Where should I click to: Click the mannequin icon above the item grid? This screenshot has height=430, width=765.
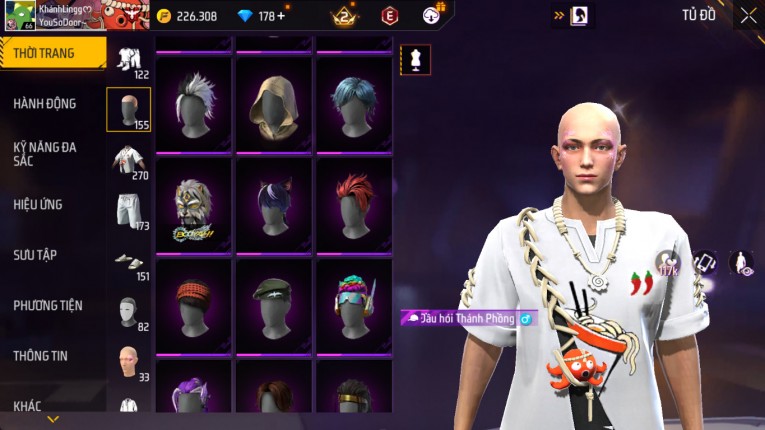point(415,60)
